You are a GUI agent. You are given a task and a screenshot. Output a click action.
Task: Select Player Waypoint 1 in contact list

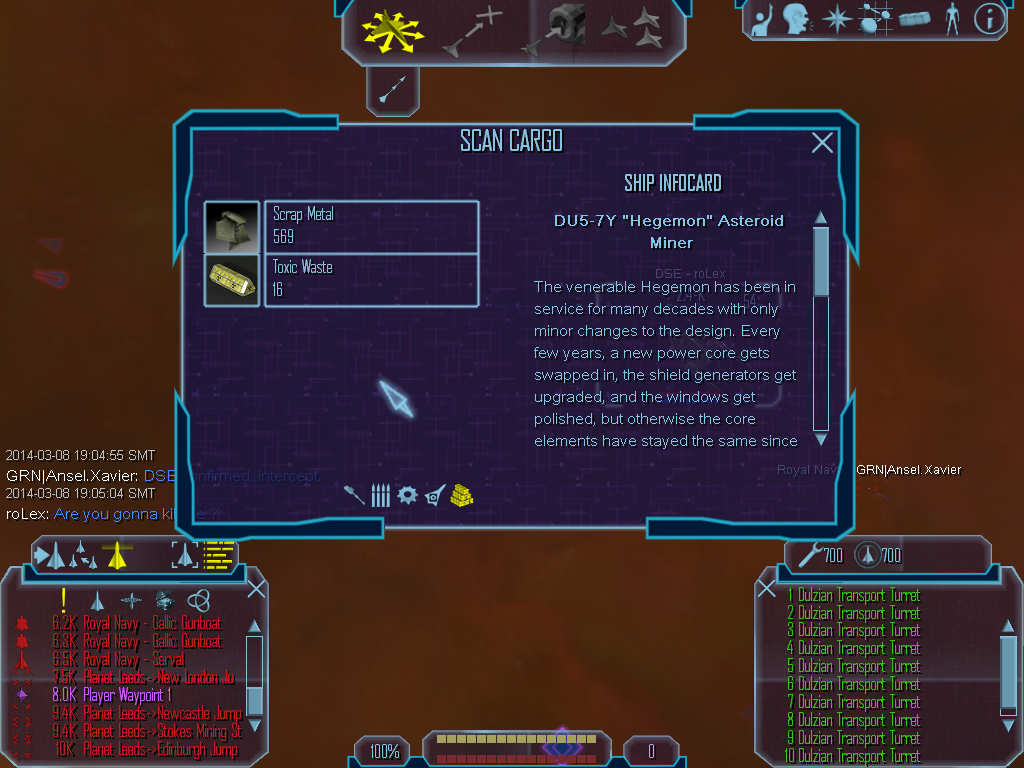tap(127, 695)
